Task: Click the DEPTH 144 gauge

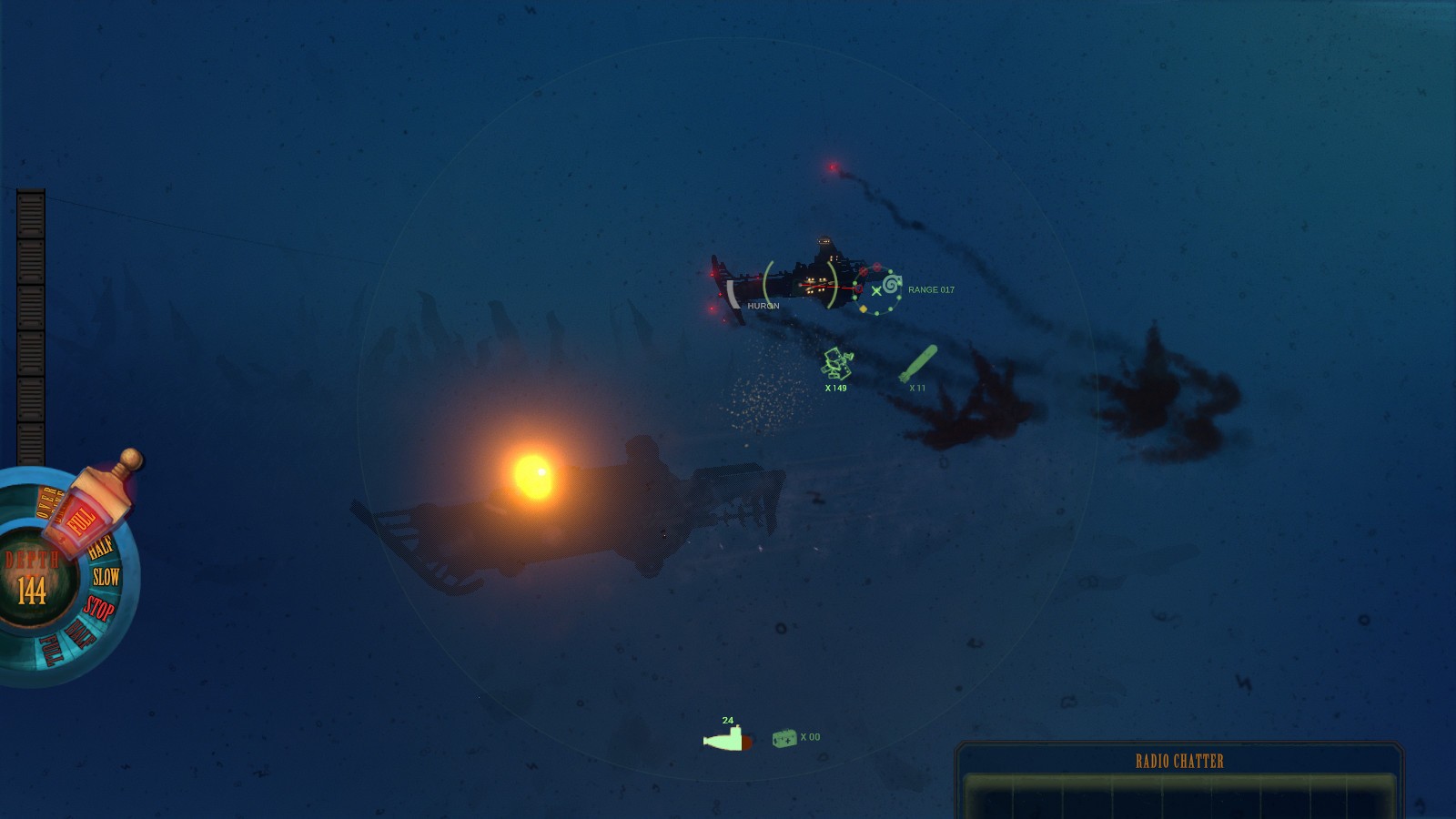Action: [x=32, y=573]
